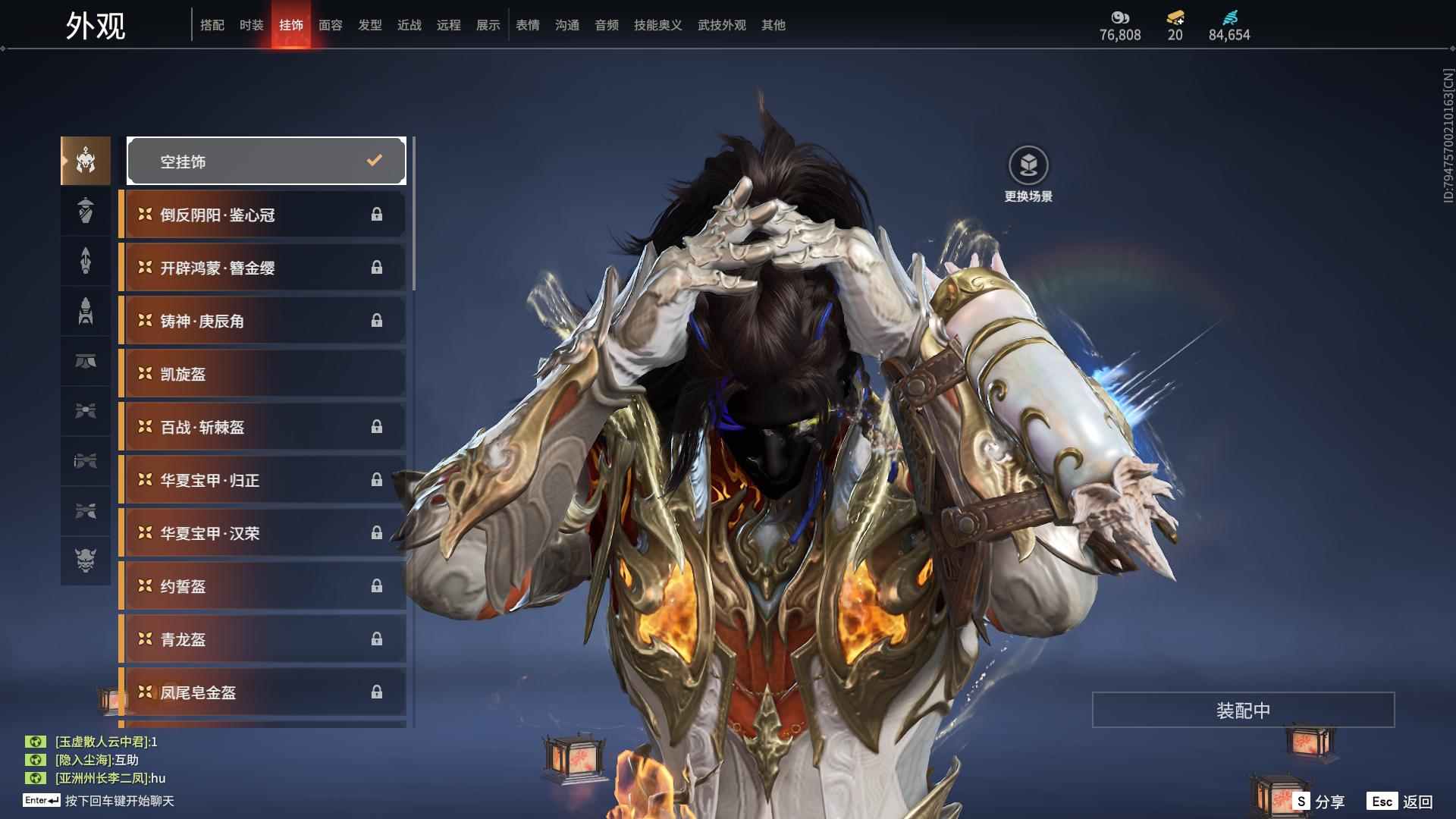1456x819 pixels.
Task: Select the 青龙盔 helmet entry
Action: (x=262, y=639)
